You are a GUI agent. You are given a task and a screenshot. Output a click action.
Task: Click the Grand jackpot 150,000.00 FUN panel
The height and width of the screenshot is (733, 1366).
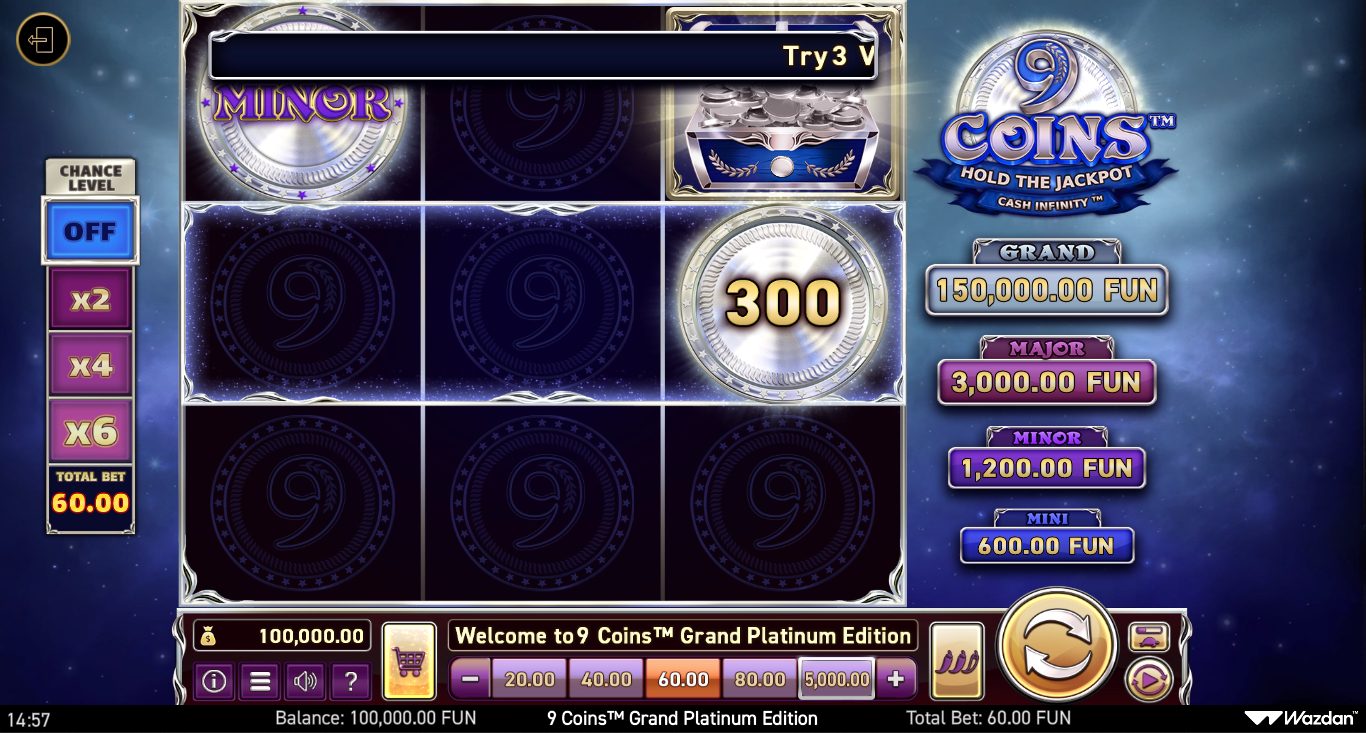point(1046,291)
